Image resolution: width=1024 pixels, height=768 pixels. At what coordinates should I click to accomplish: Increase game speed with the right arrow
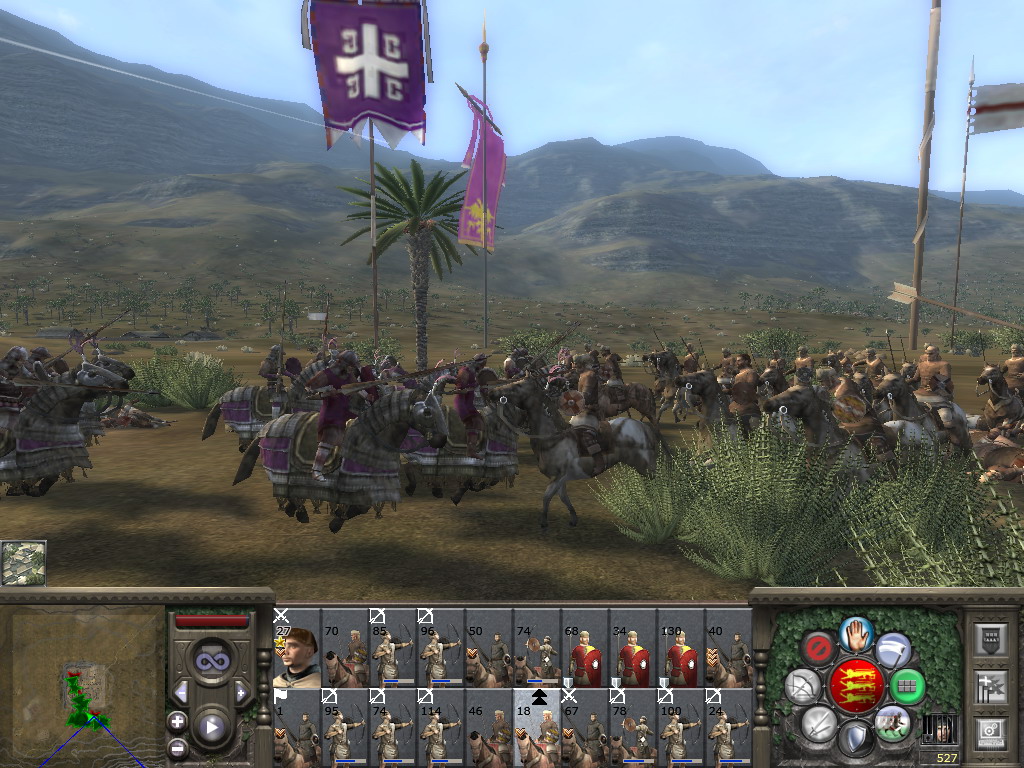(x=241, y=692)
